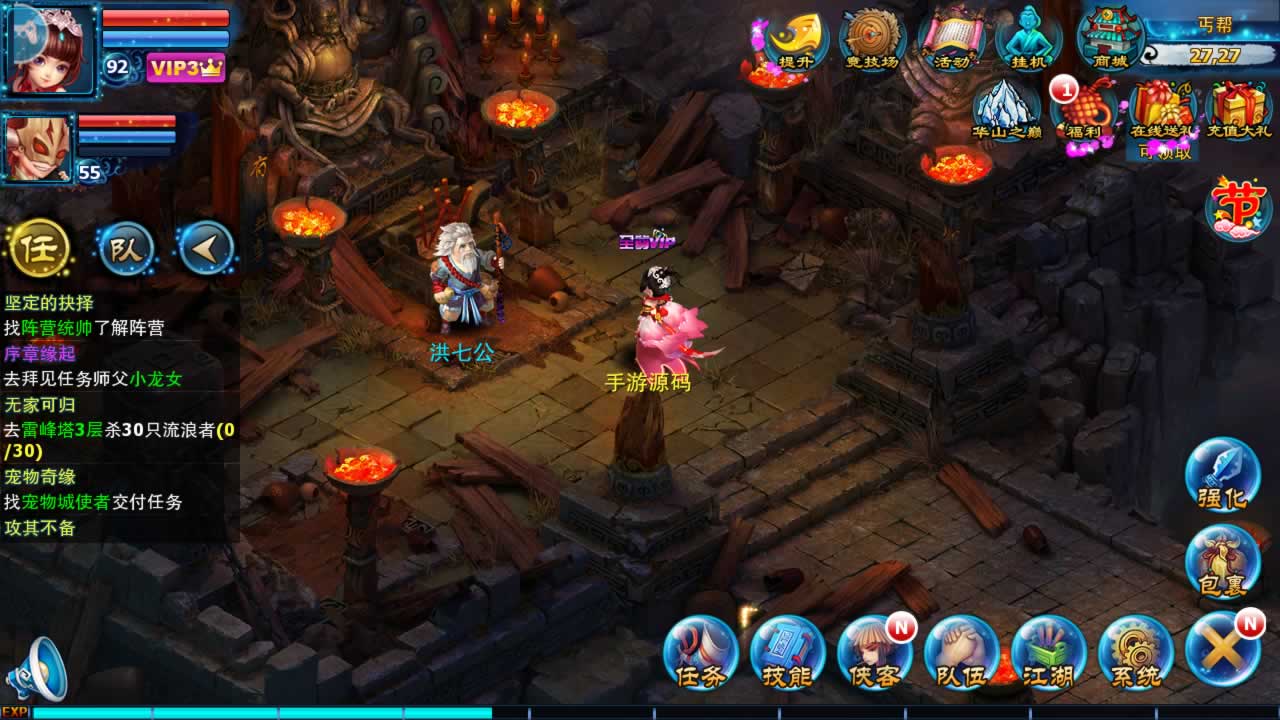This screenshot has width=1280, height=720.
Task: Open the 系统 system settings
Action: click(x=1135, y=652)
